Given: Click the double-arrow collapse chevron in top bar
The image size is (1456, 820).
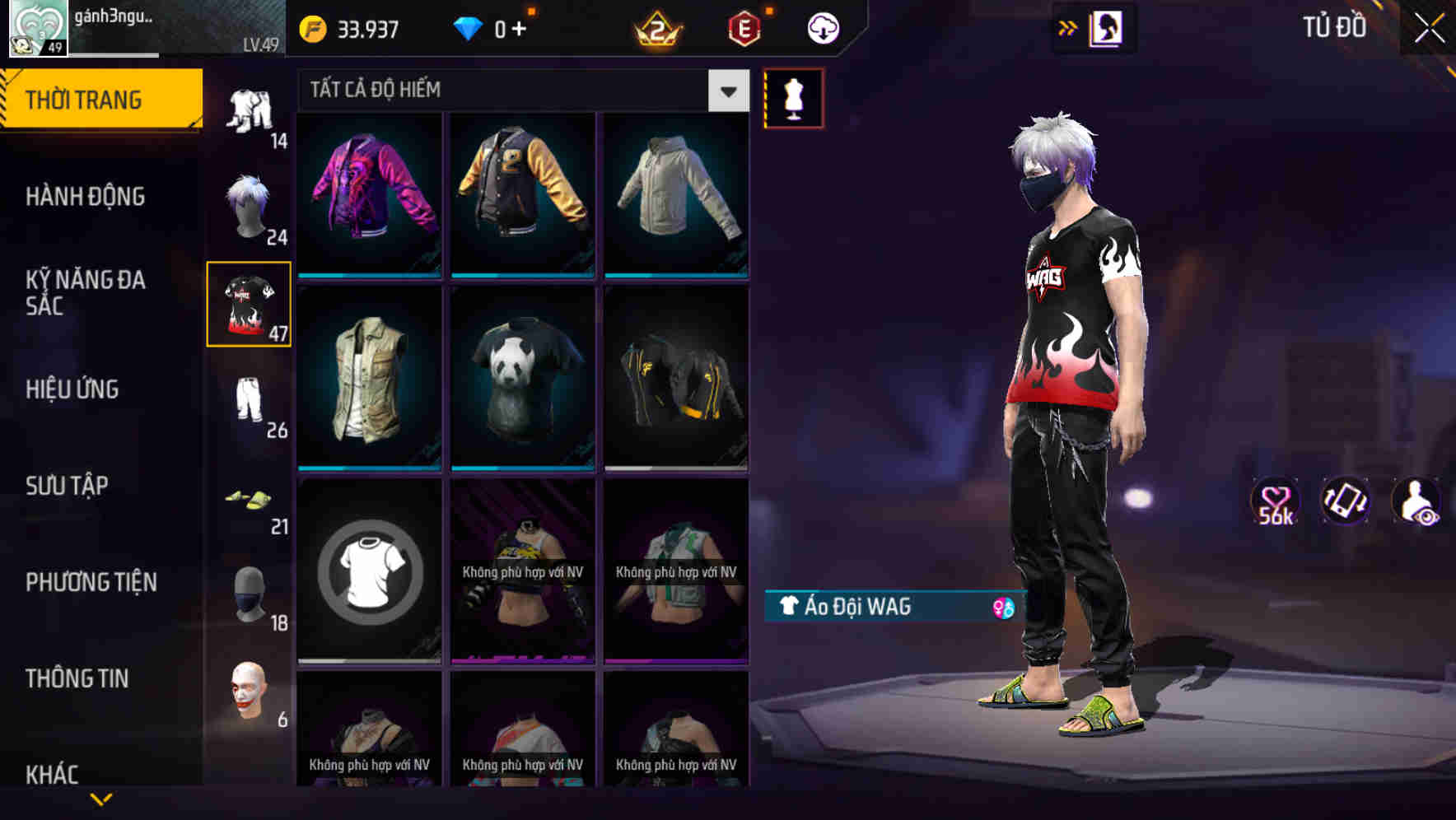Looking at the screenshot, I should (1066, 27).
